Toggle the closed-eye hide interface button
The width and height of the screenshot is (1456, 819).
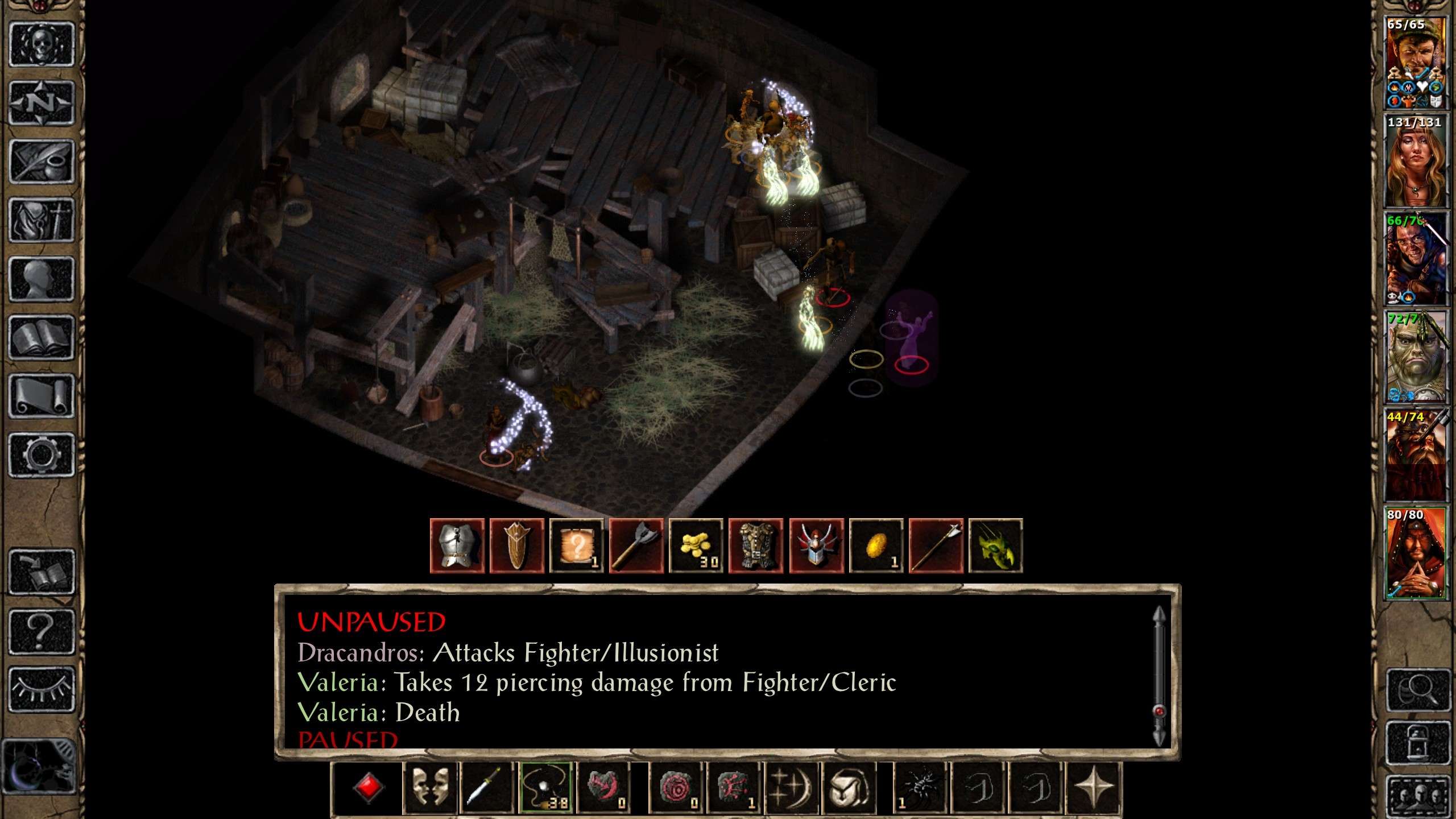point(42,689)
